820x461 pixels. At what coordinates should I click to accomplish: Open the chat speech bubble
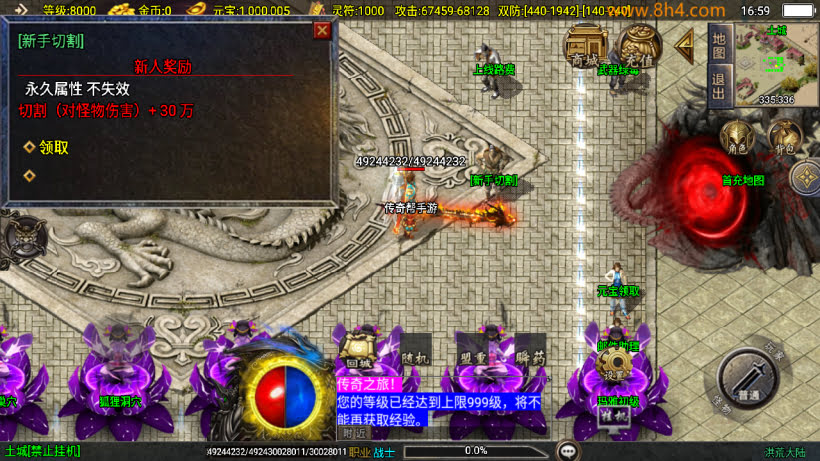[x=569, y=450]
